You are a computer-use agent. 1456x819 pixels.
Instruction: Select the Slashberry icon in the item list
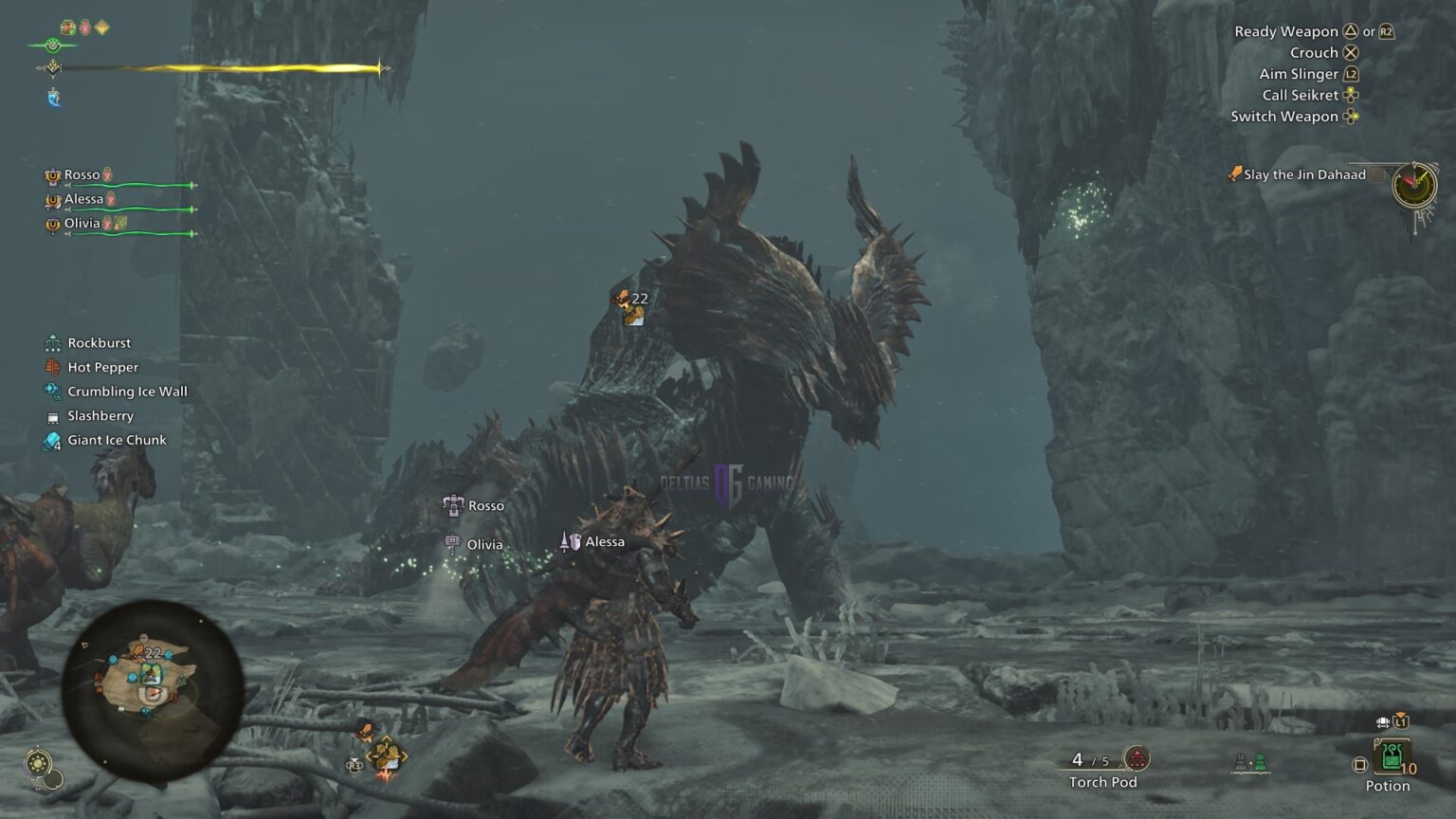tap(54, 416)
